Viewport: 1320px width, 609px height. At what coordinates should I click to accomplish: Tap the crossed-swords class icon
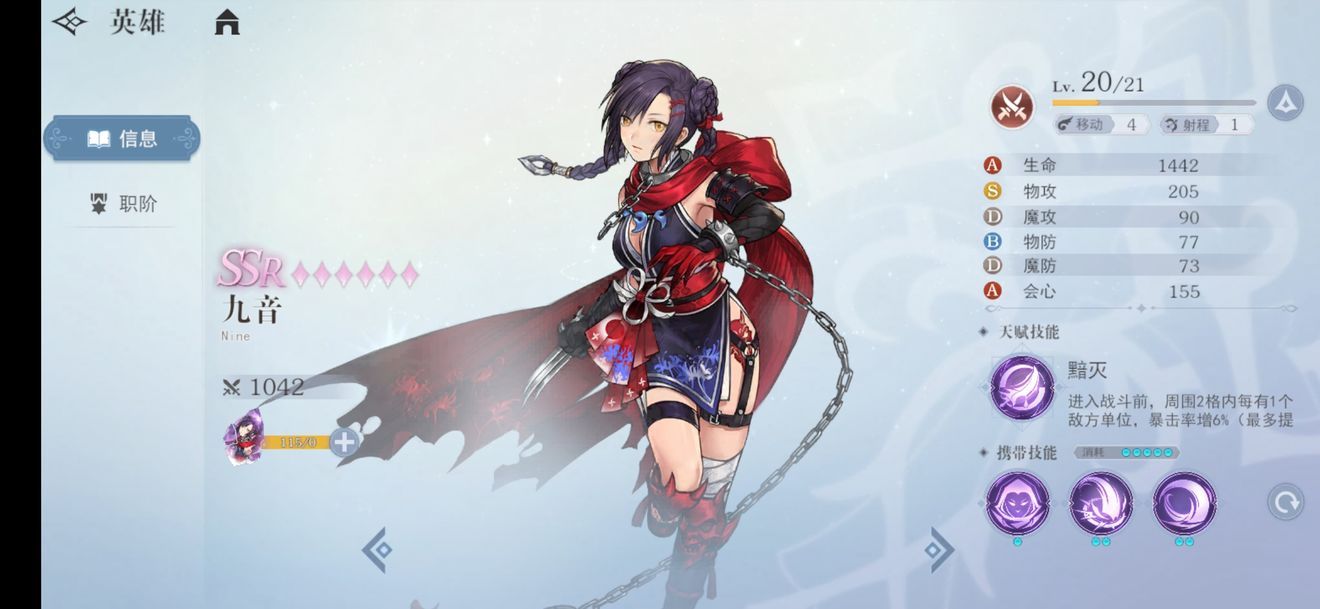(x=1012, y=106)
